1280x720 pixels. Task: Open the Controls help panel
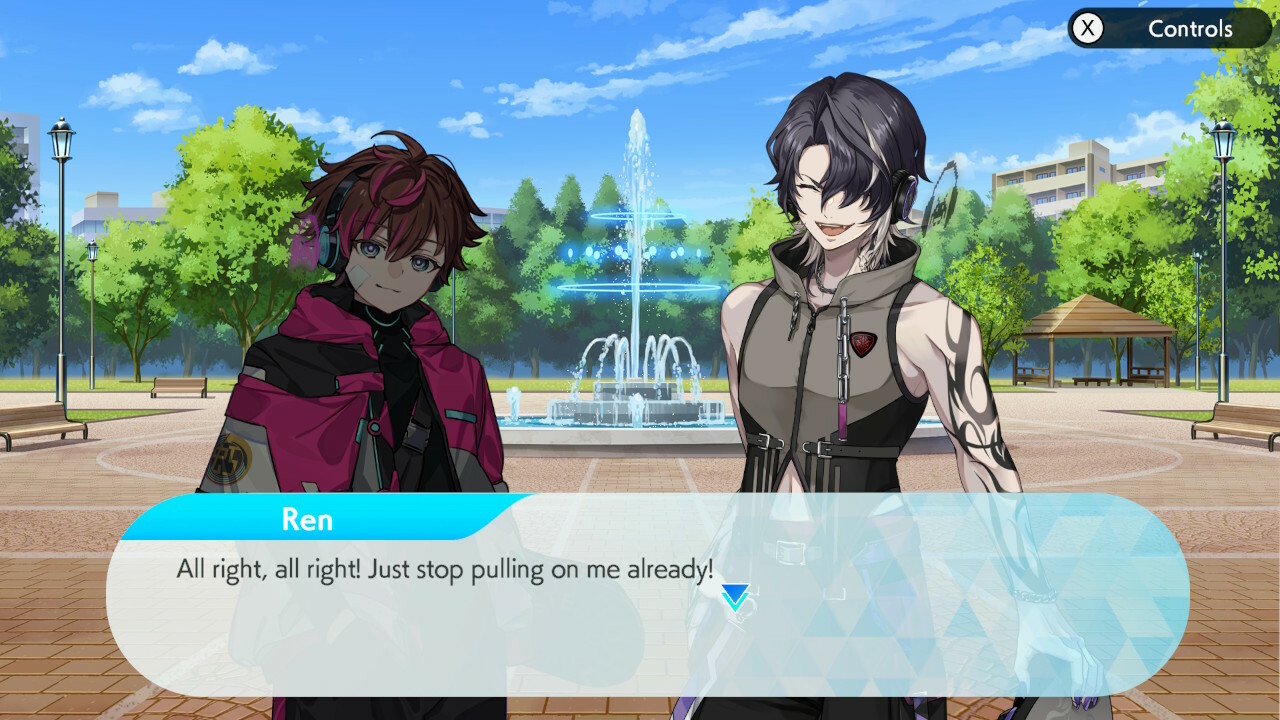1168,29
